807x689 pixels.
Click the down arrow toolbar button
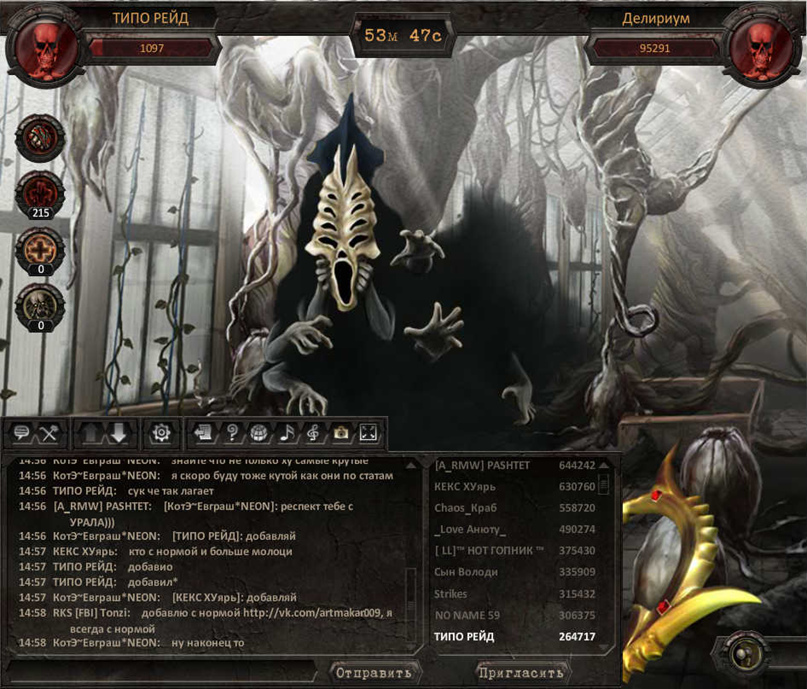[x=118, y=434]
